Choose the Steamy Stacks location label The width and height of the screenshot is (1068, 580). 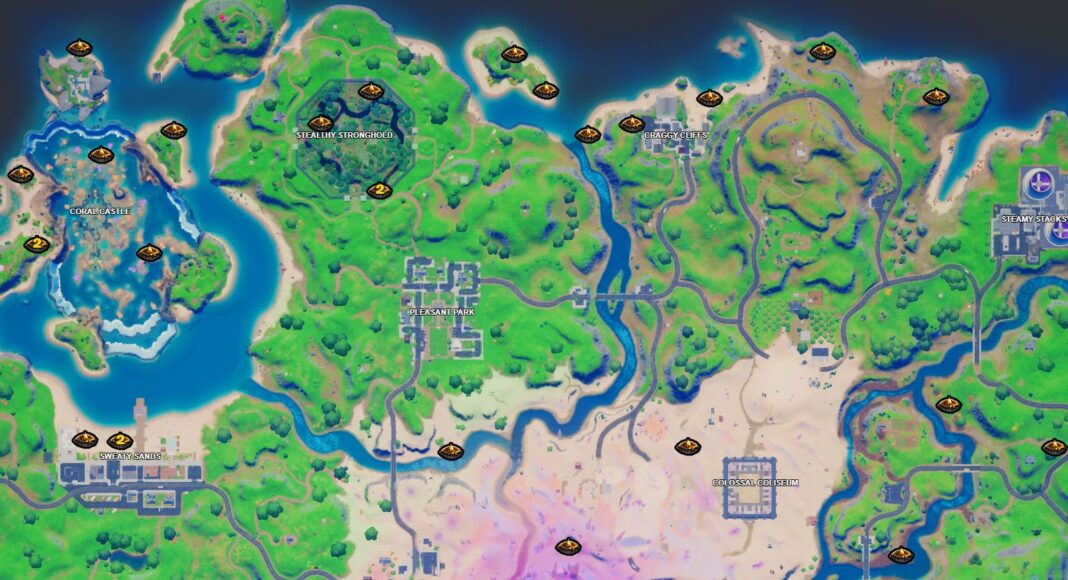tap(1034, 219)
